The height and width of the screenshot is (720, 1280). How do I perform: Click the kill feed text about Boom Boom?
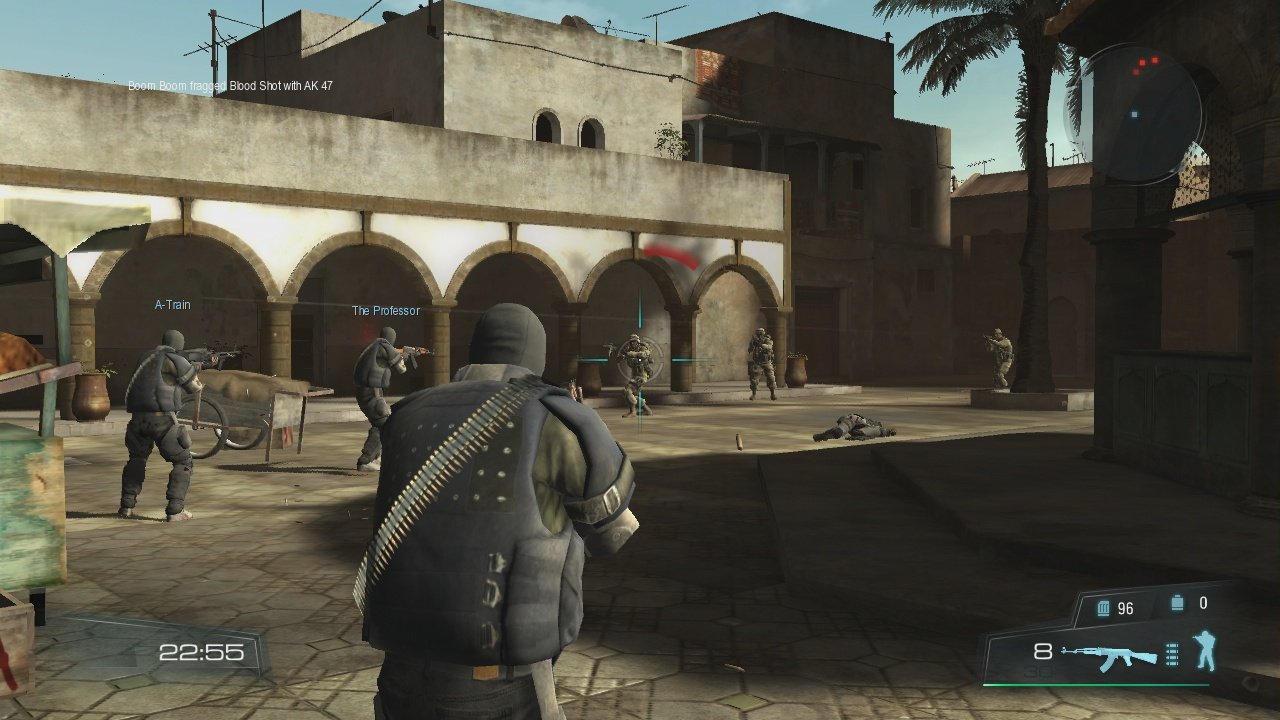point(230,85)
